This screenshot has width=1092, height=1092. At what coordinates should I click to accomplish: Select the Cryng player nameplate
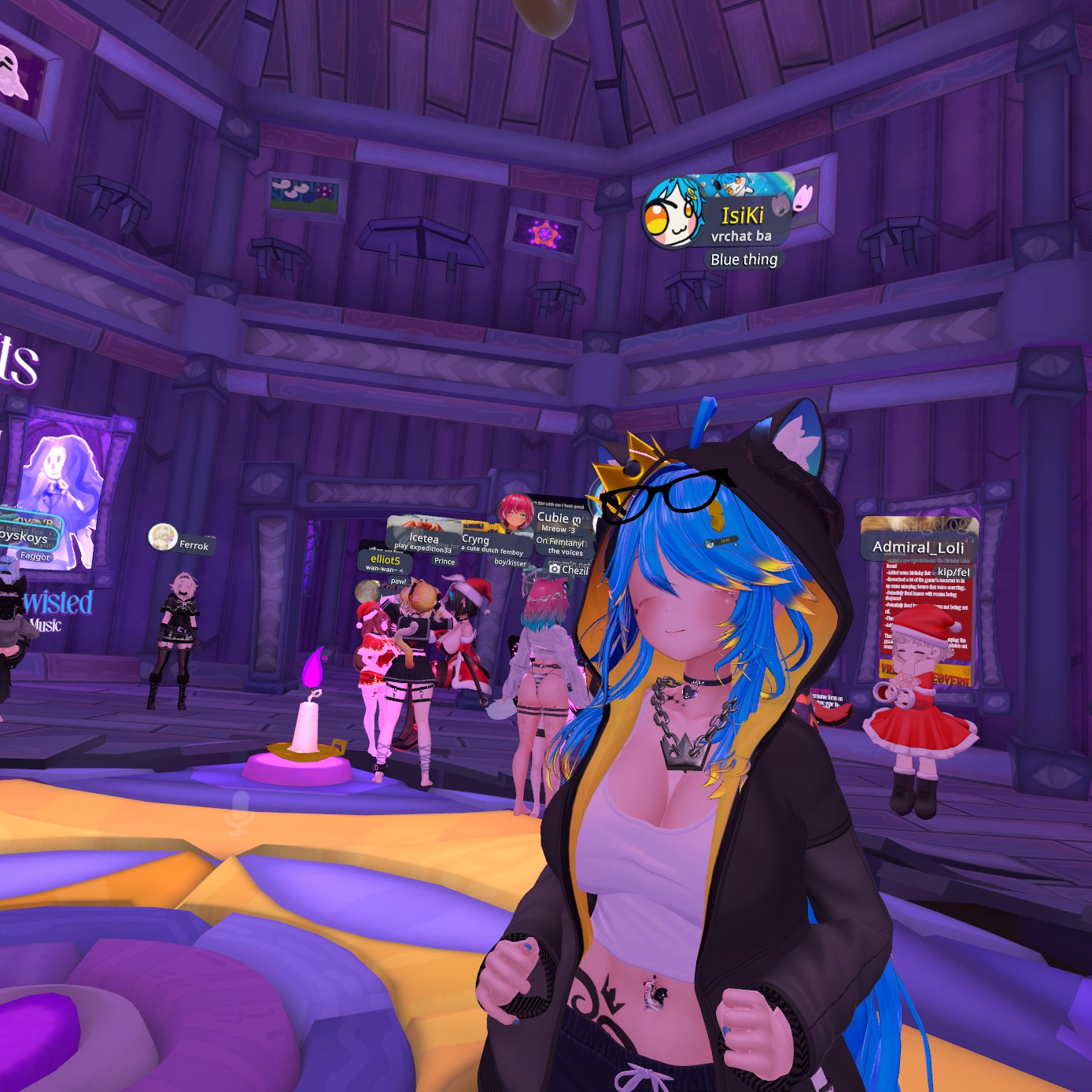click(475, 540)
